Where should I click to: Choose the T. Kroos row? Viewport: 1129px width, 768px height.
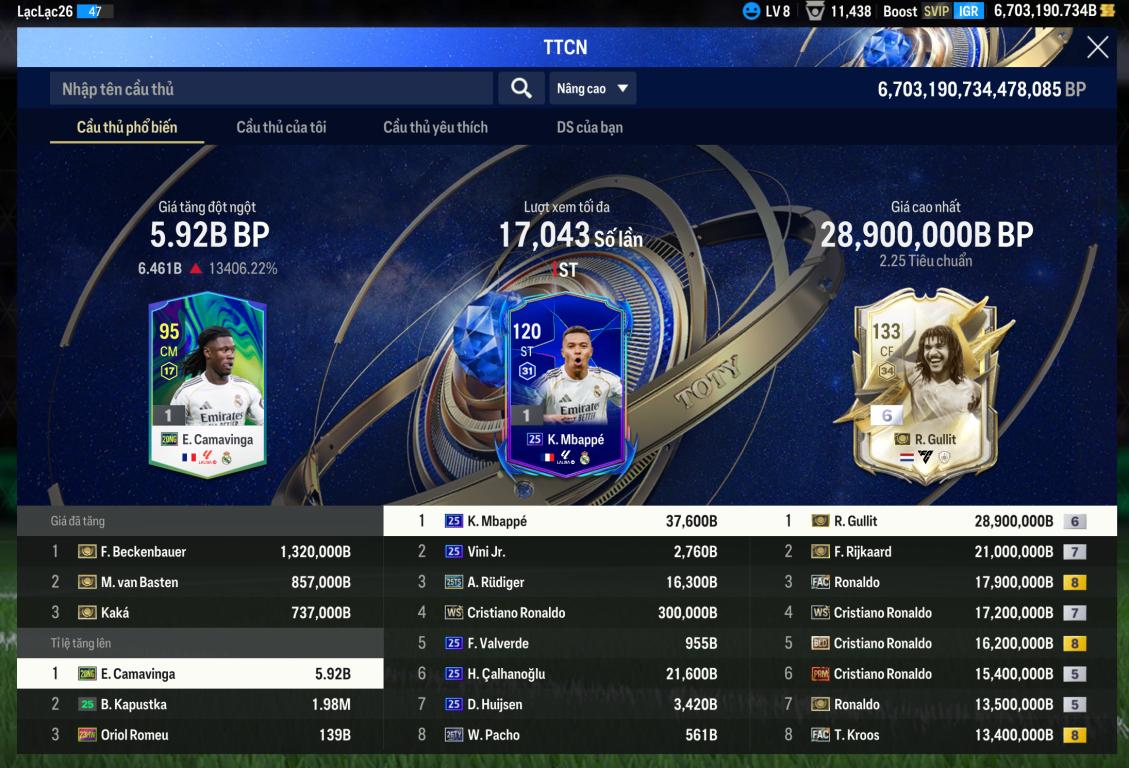click(934, 735)
